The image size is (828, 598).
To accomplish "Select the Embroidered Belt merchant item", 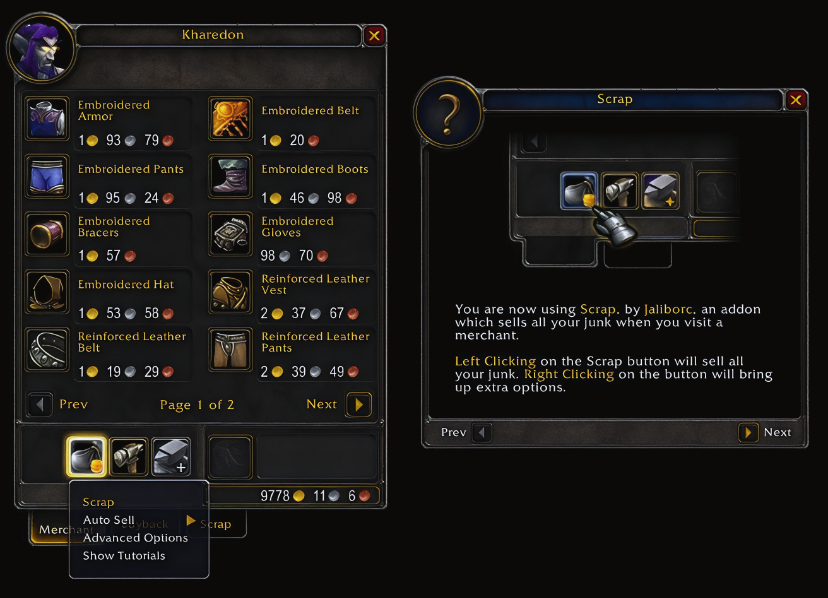I will [x=229, y=117].
